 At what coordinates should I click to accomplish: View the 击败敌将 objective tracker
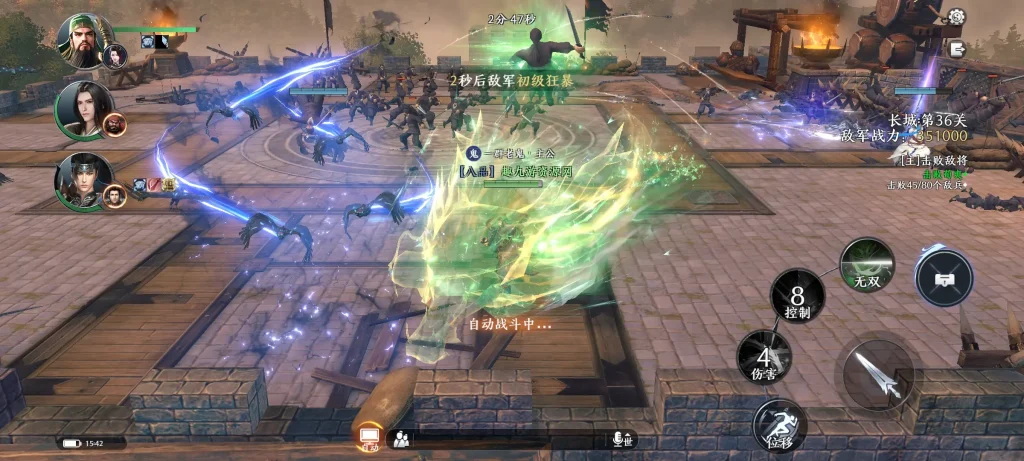tap(933, 160)
